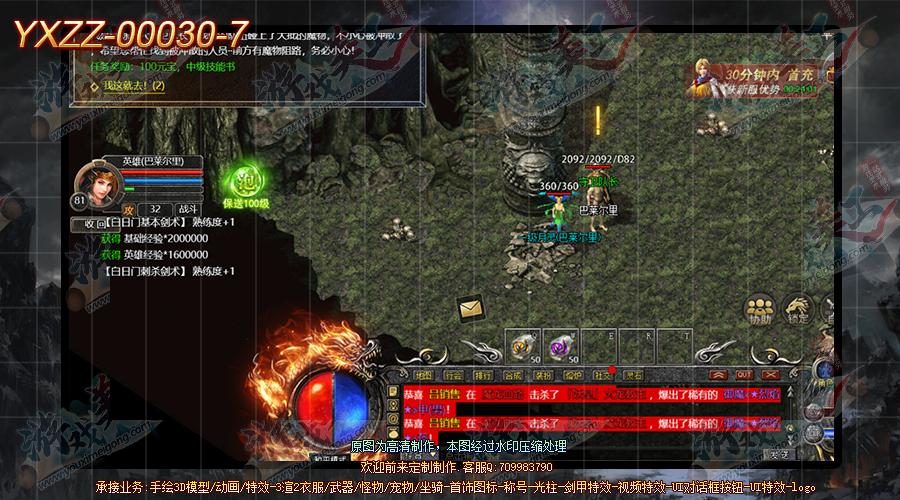Viewport: 900px width, 500px height.
Task: Open the 地图 map menu
Action: click(x=423, y=376)
